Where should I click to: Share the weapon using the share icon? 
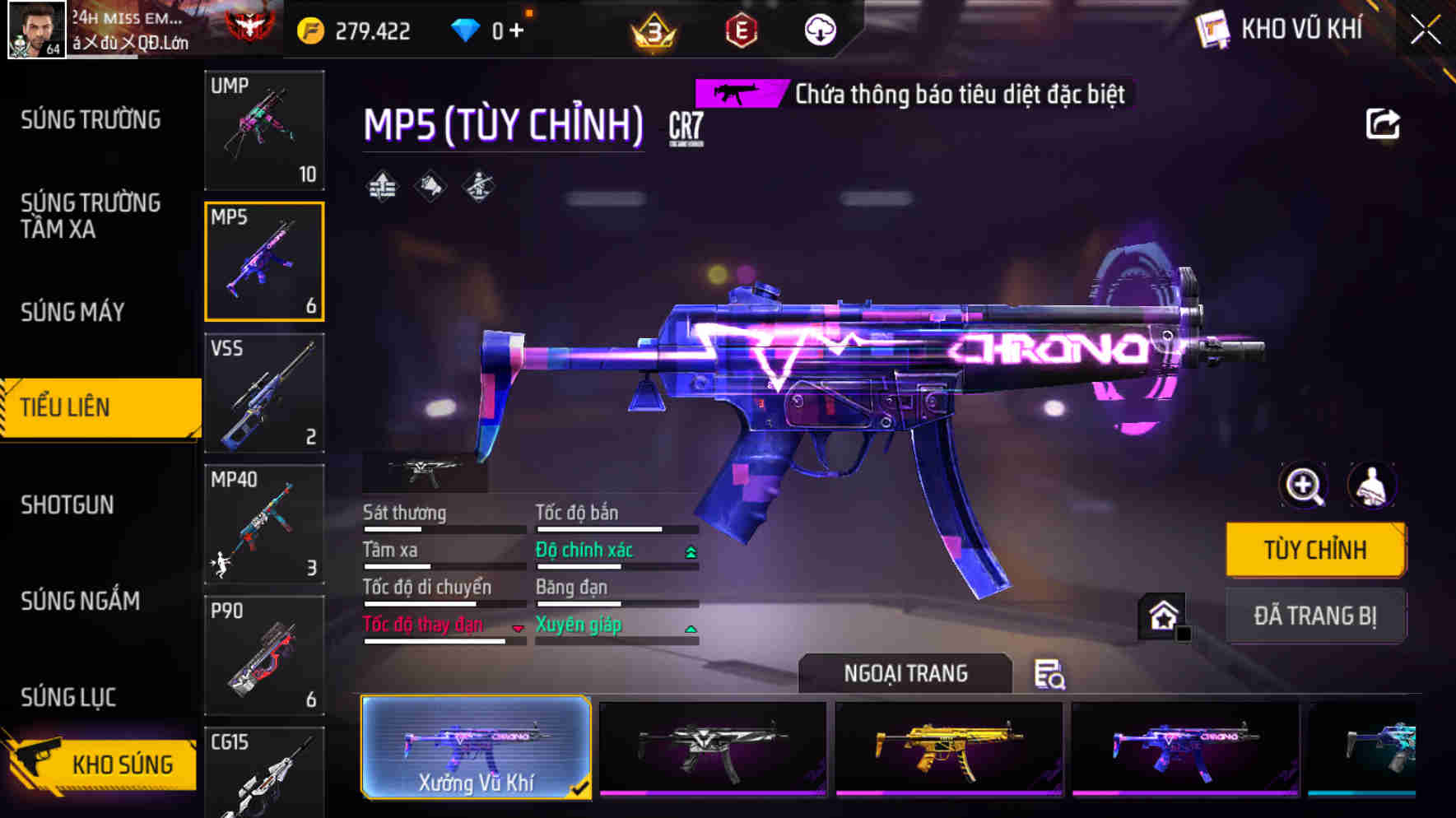pos(1382,125)
